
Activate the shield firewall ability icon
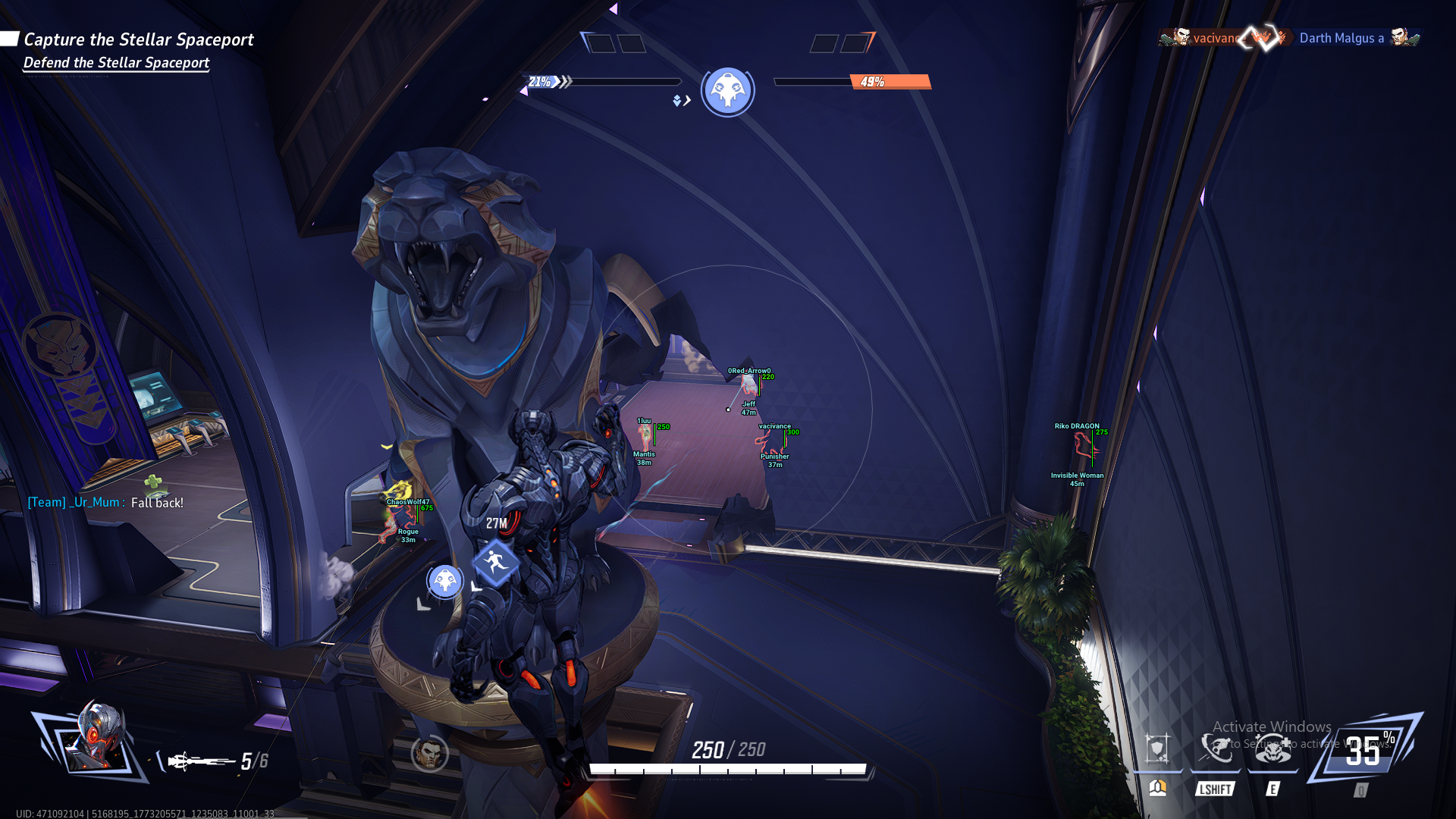(1157, 749)
